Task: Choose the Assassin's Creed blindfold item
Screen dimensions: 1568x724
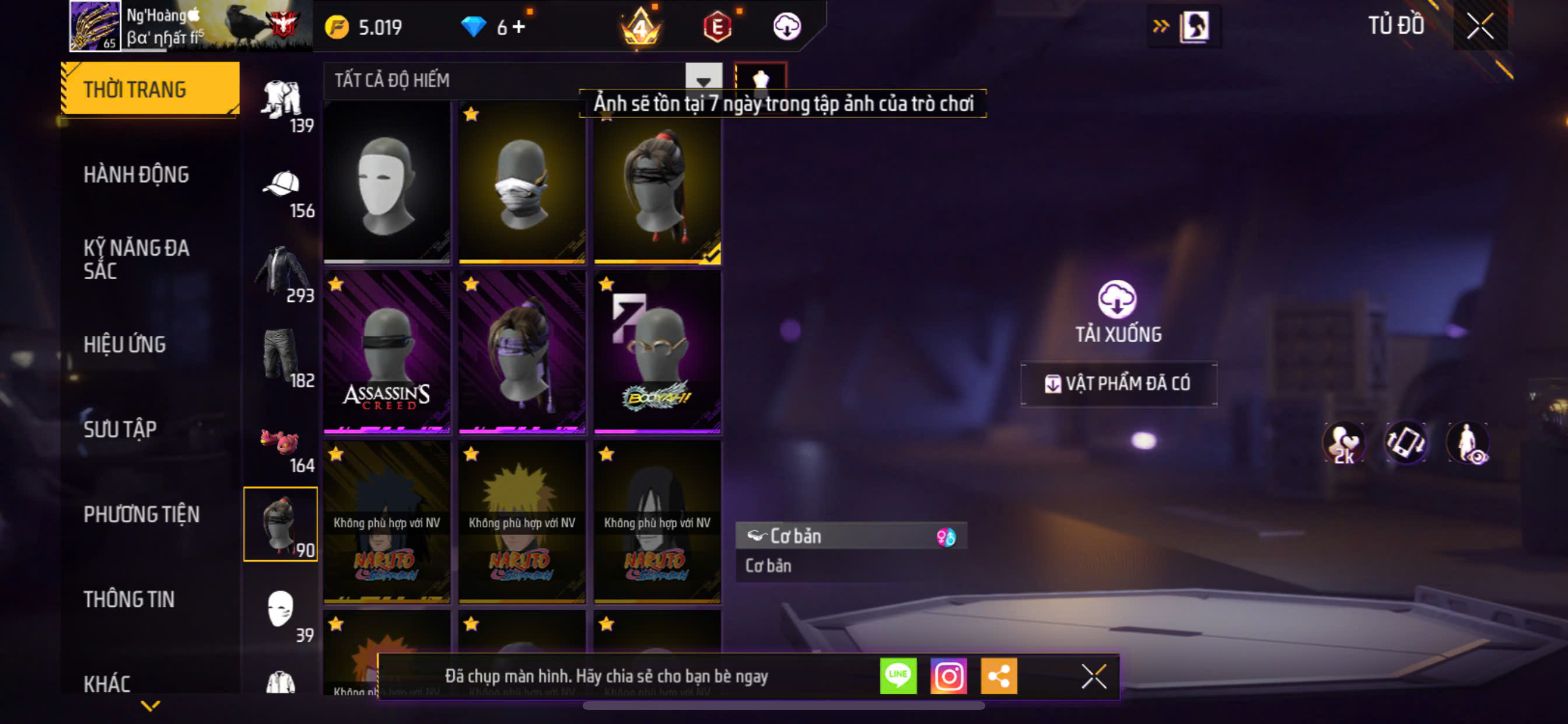Action: tap(387, 352)
